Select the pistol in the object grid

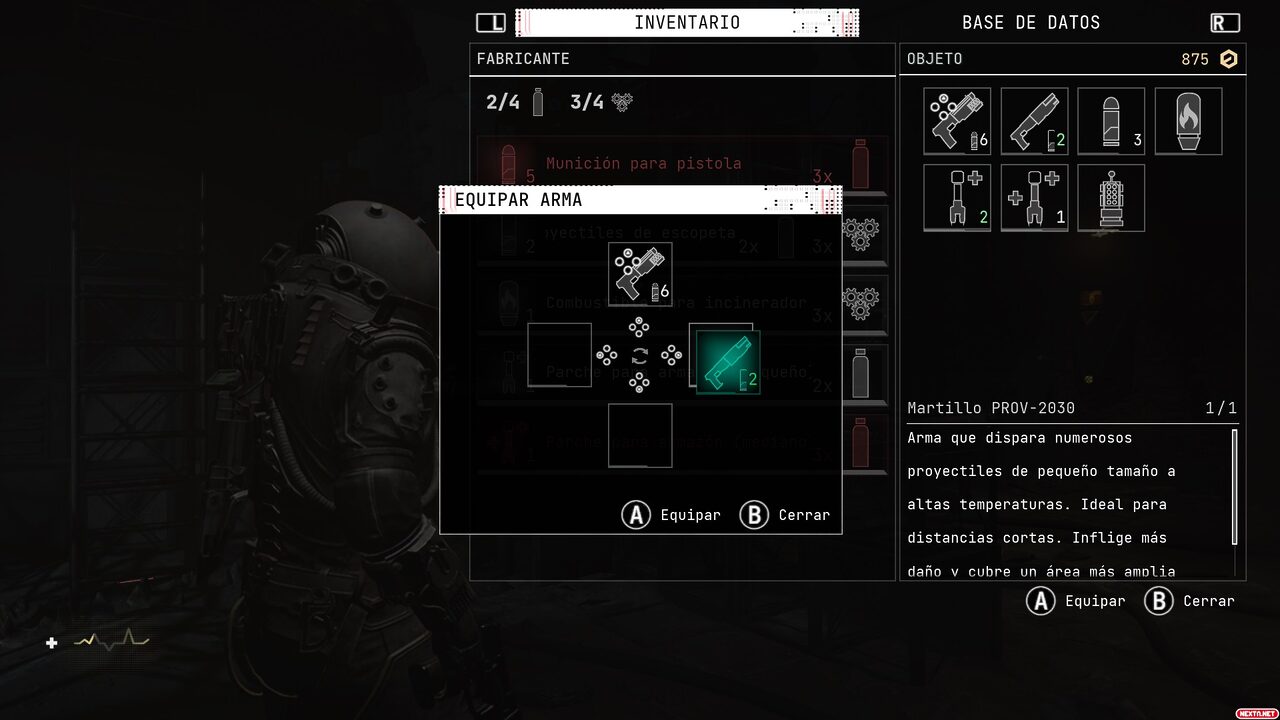pos(957,121)
